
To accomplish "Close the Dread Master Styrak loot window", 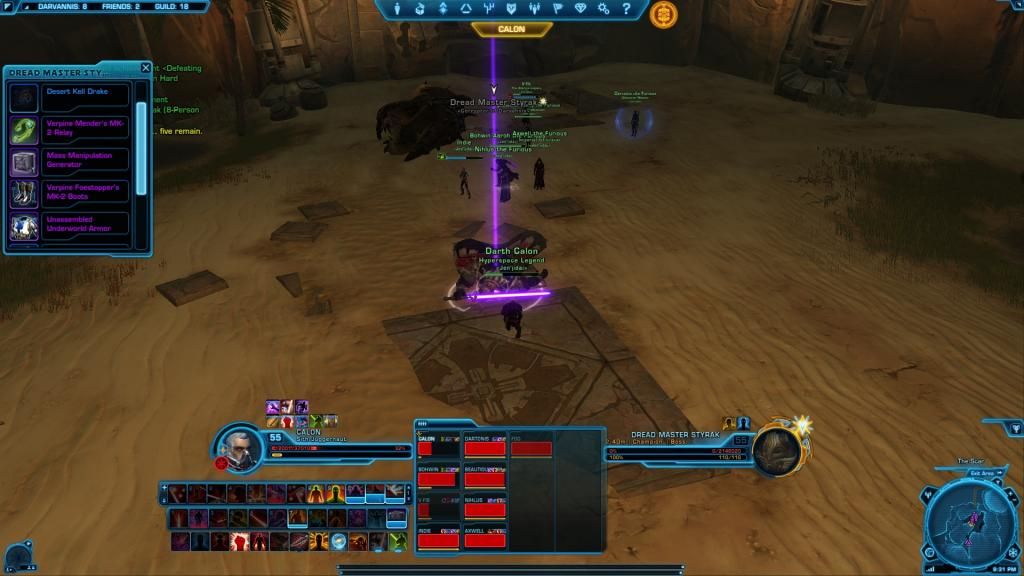I will 146,68.
